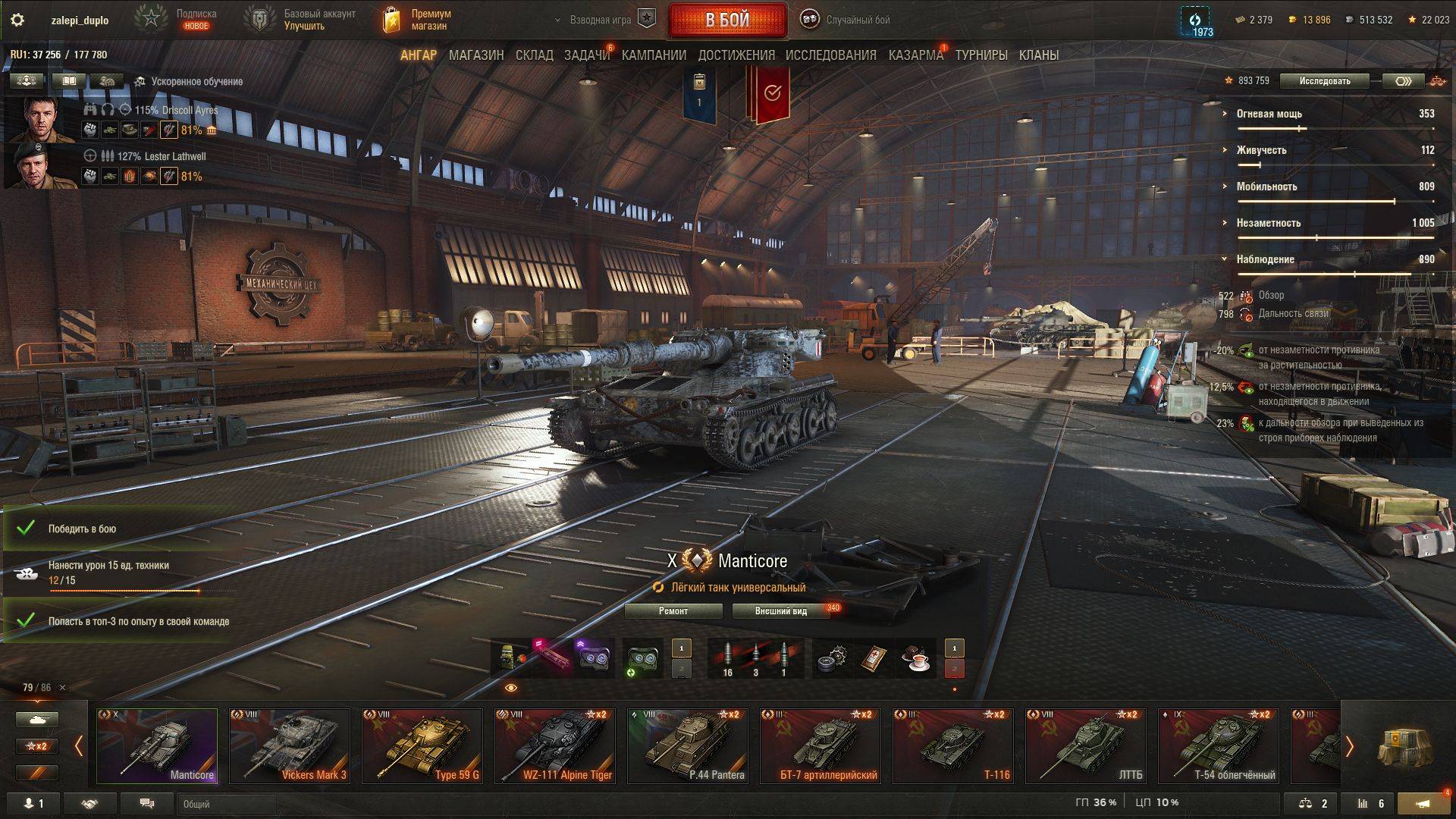The image size is (1456, 819).
Task: Open the Случайный бой mode selector
Action: (846, 20)
